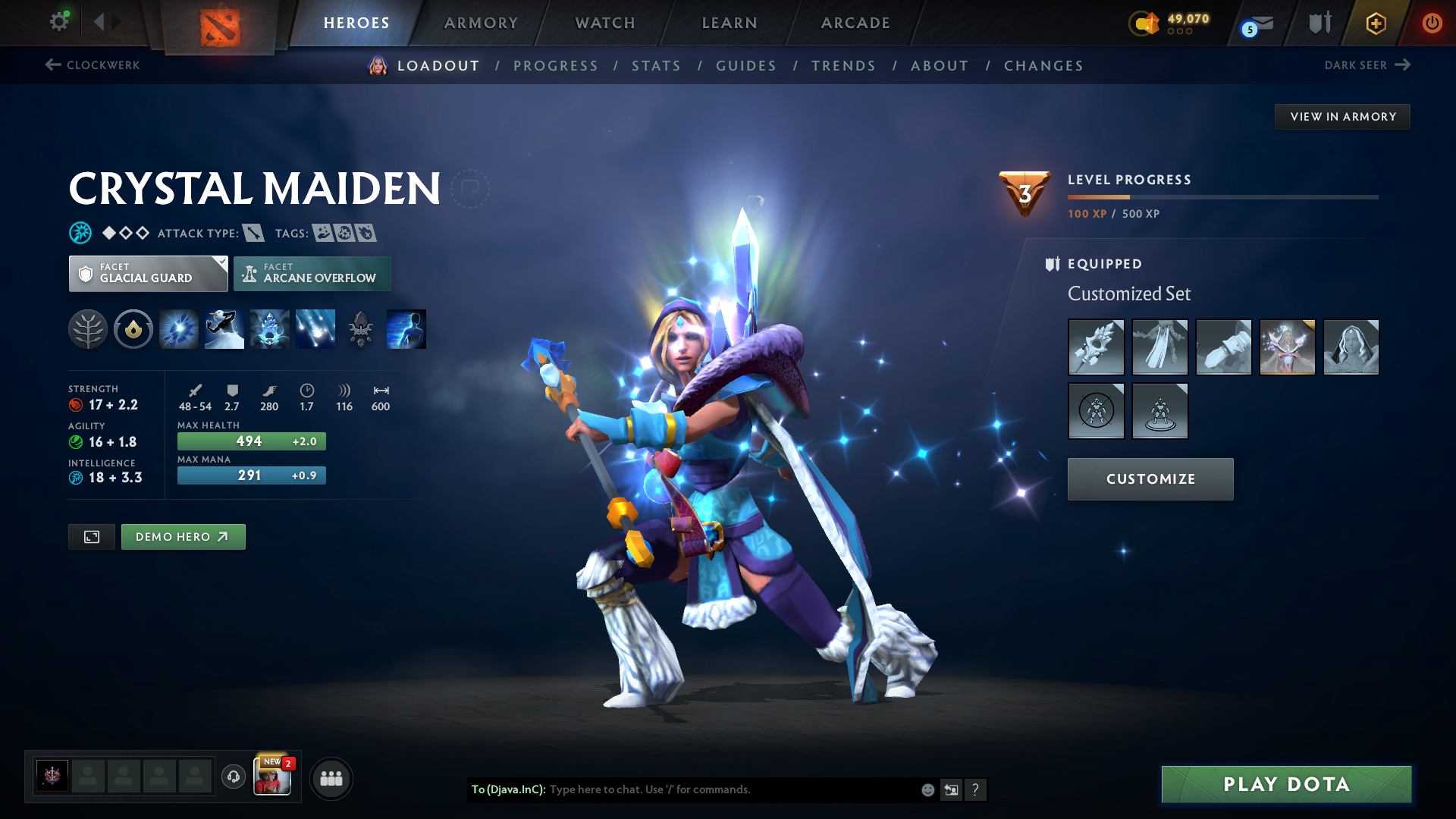The width and height of the screenshot is (1456, 819).
Task: Go back to previous hero Clockwerk
Action: 93,65
